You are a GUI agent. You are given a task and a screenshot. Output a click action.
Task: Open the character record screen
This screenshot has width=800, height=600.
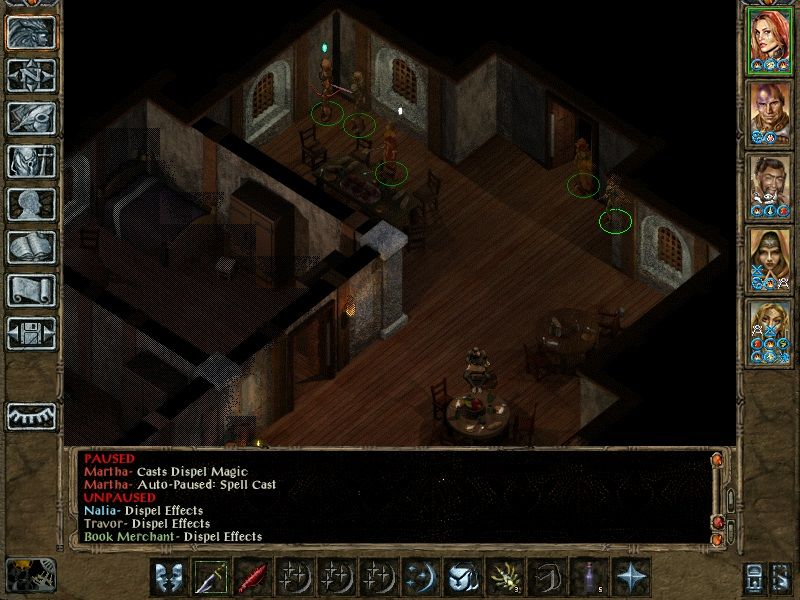pyautogui.click(x=31, y=204)
